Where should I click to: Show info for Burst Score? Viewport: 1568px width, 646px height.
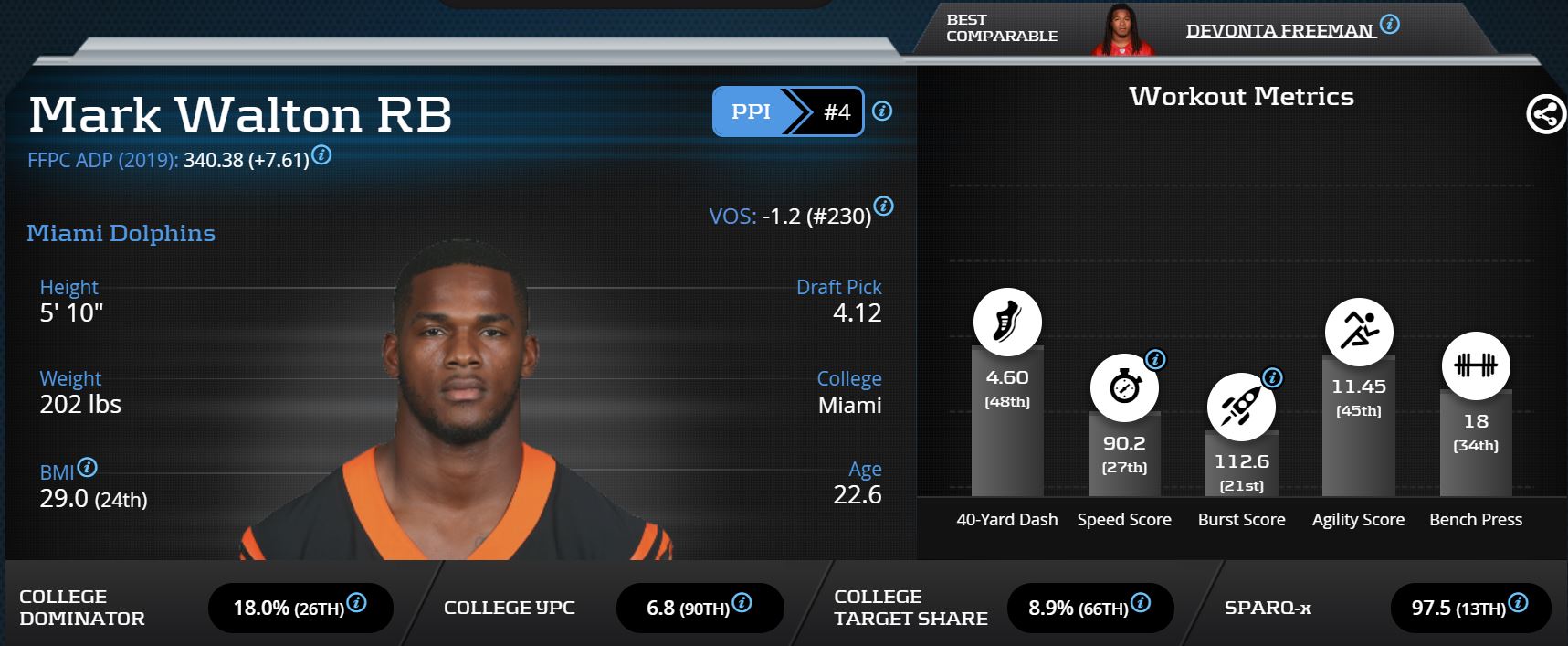coord(1272,378)
